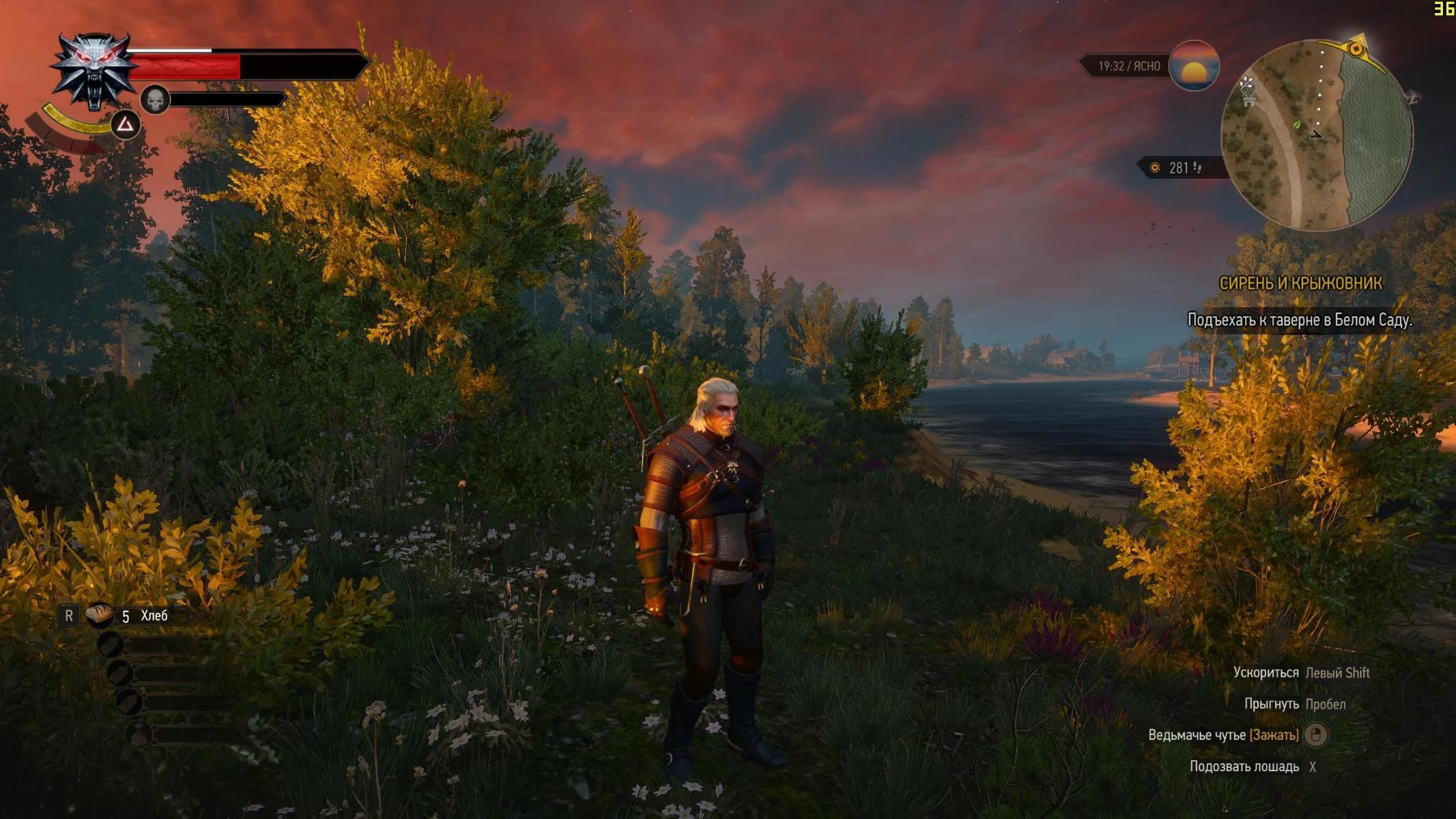Open the tracked quest title in yellow
The width and height of the screenshot is (1456, 819).
(x=1300, y=283)
